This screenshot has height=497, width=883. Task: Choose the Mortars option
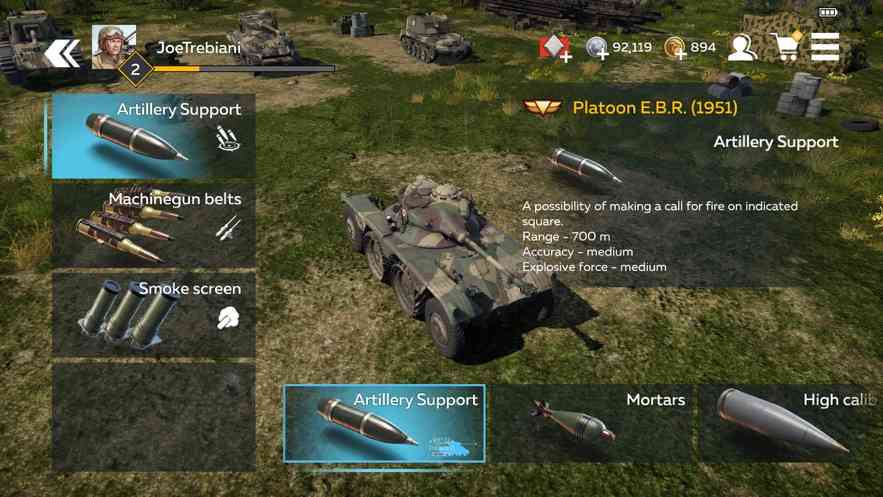(x=592, y=423)
